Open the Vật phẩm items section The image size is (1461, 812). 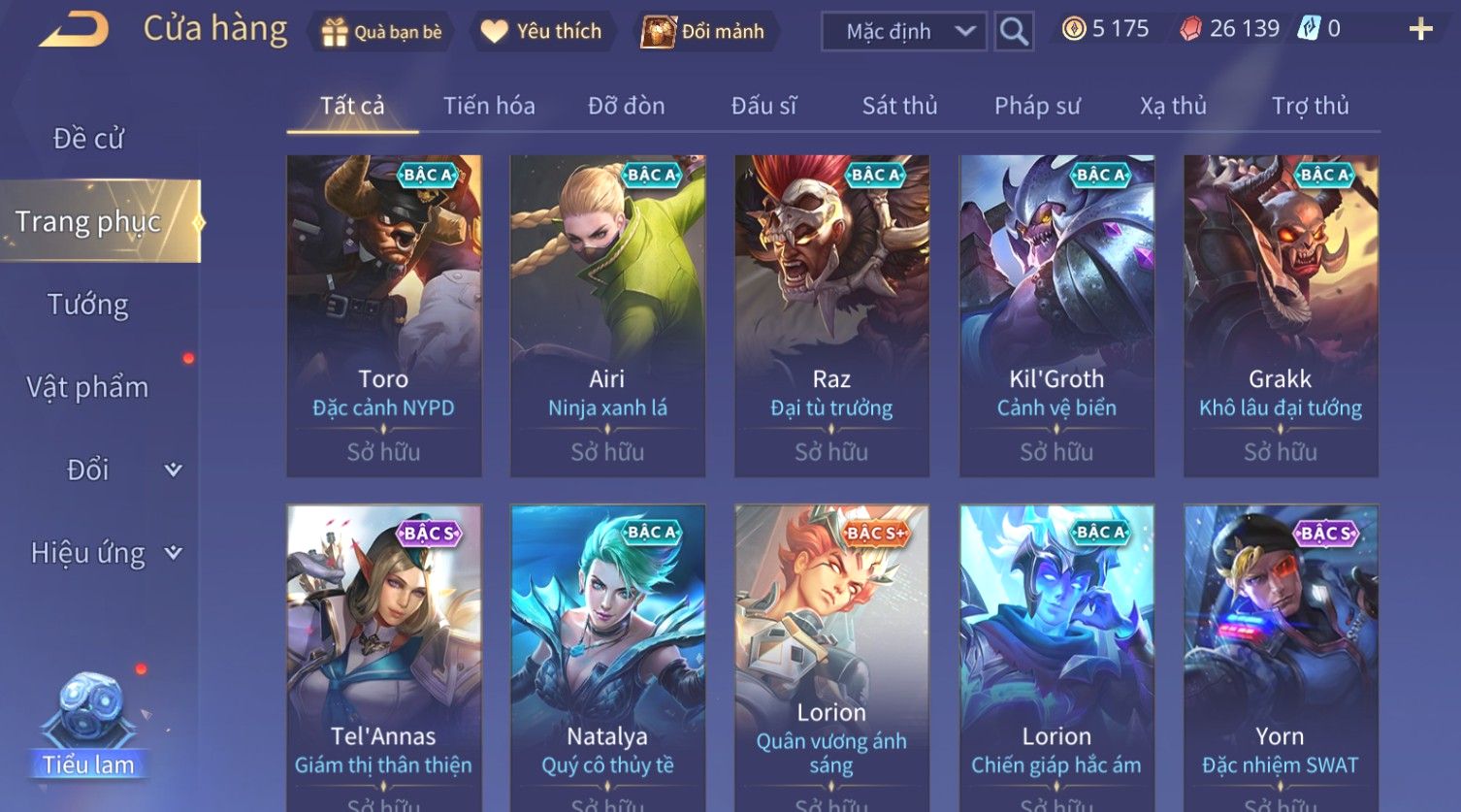tap(88, 387)
